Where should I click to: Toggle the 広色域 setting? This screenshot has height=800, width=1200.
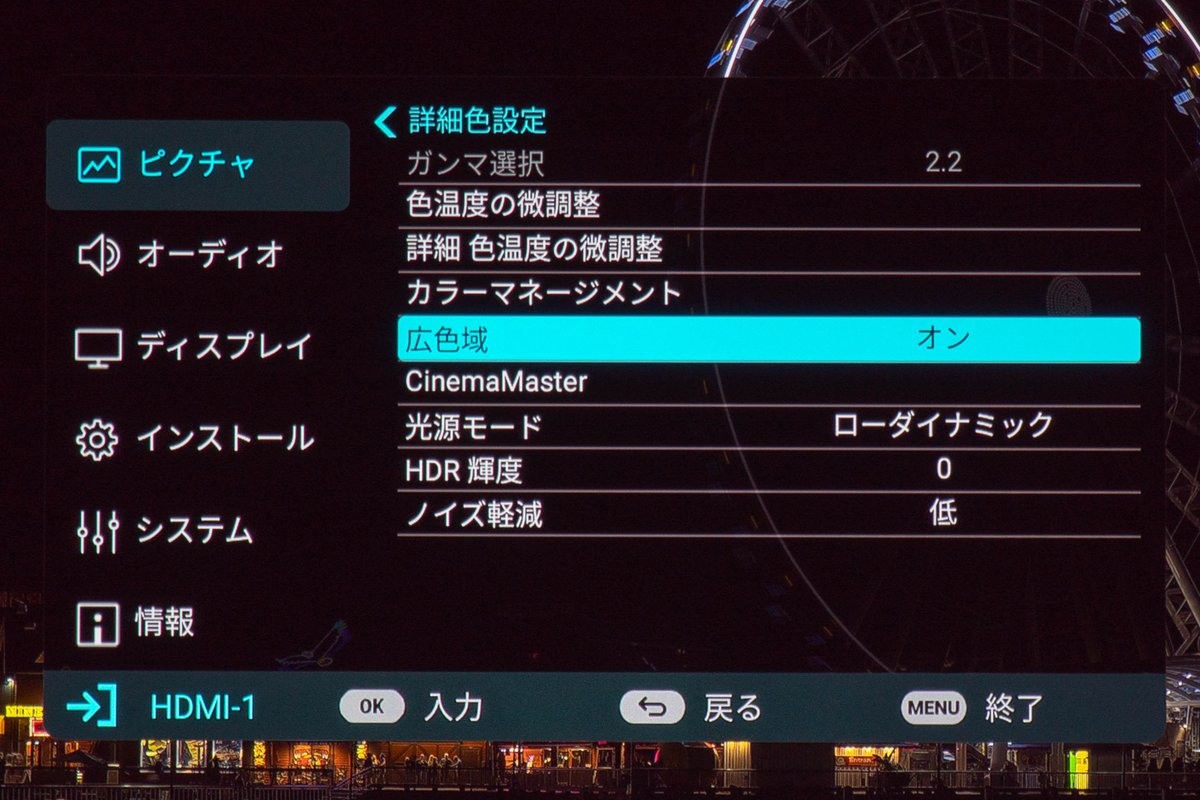768,340
